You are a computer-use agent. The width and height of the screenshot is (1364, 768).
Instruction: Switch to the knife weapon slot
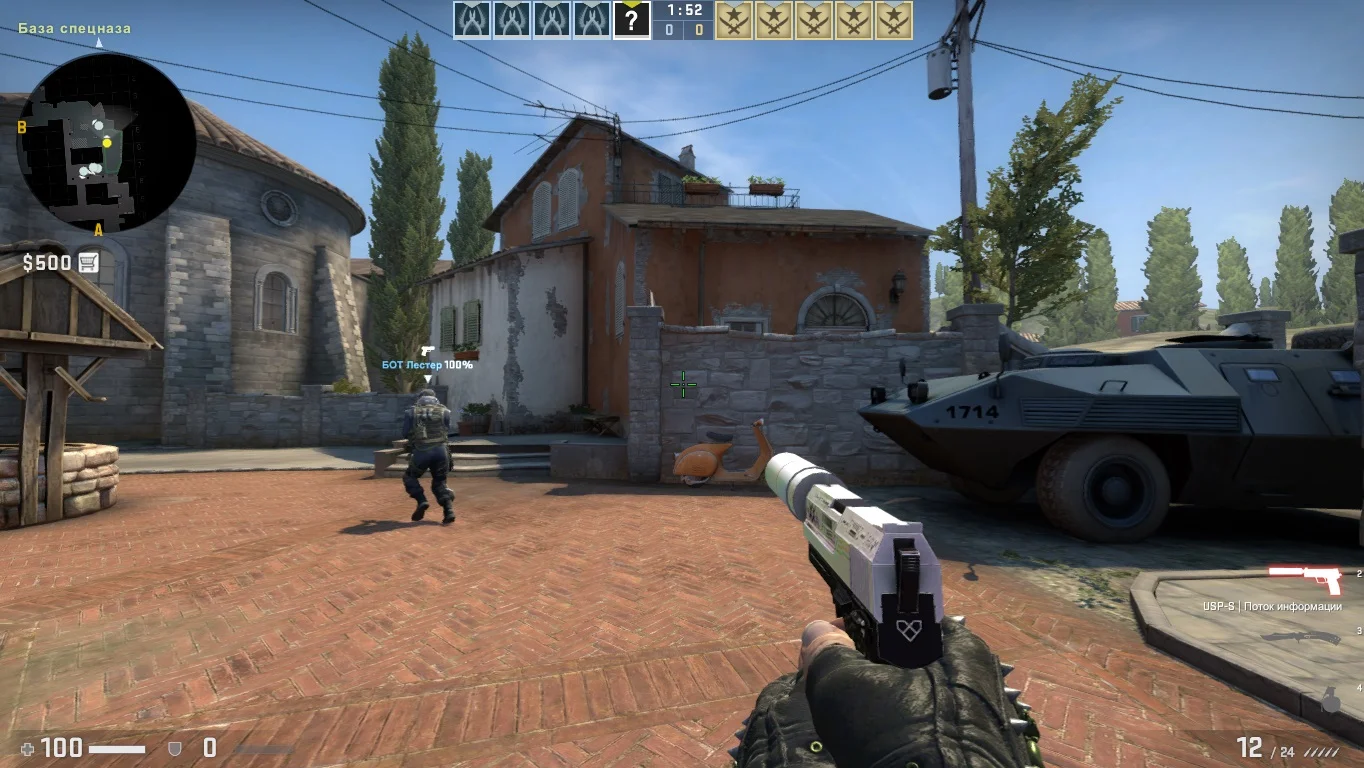pos(1300,637)
